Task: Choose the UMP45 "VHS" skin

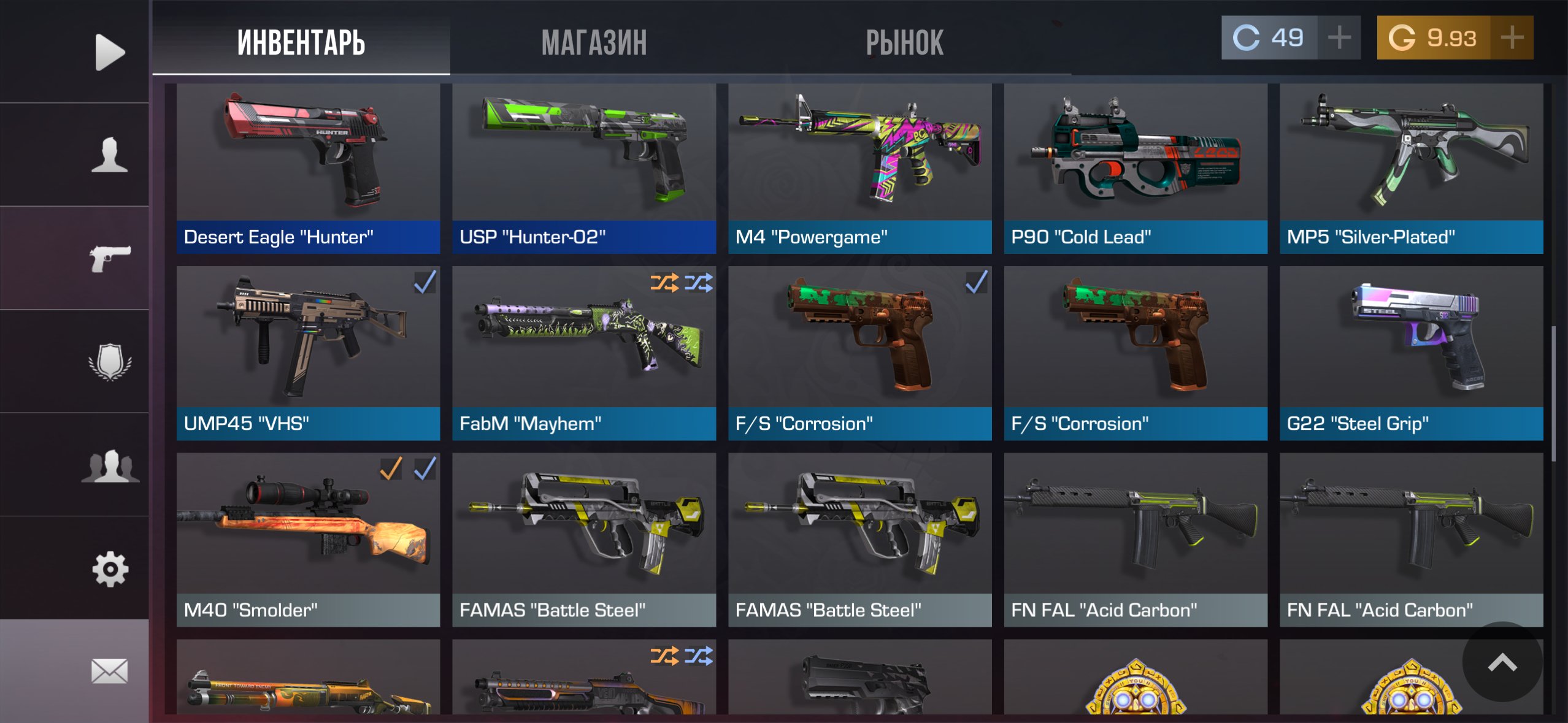Action: (308, 353)
